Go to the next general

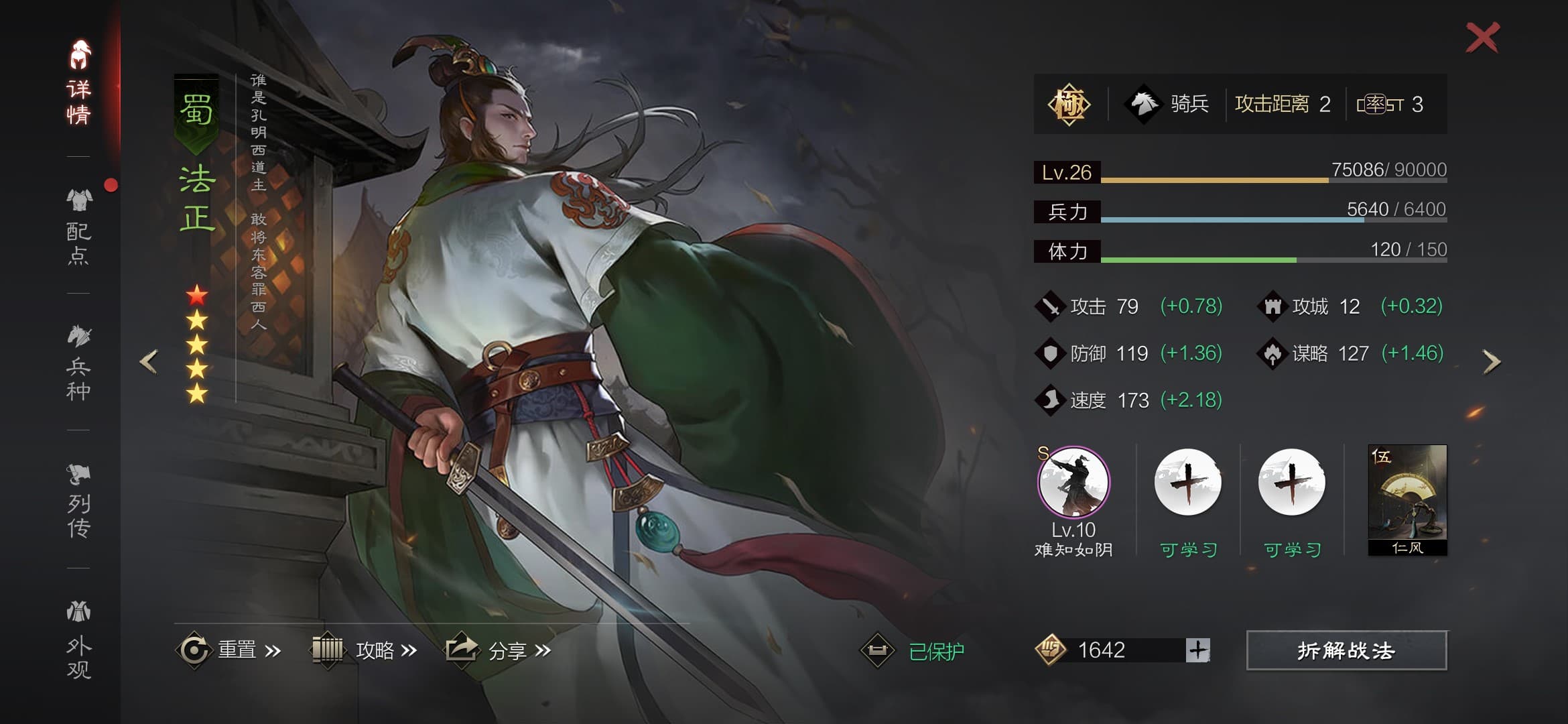1492,361
